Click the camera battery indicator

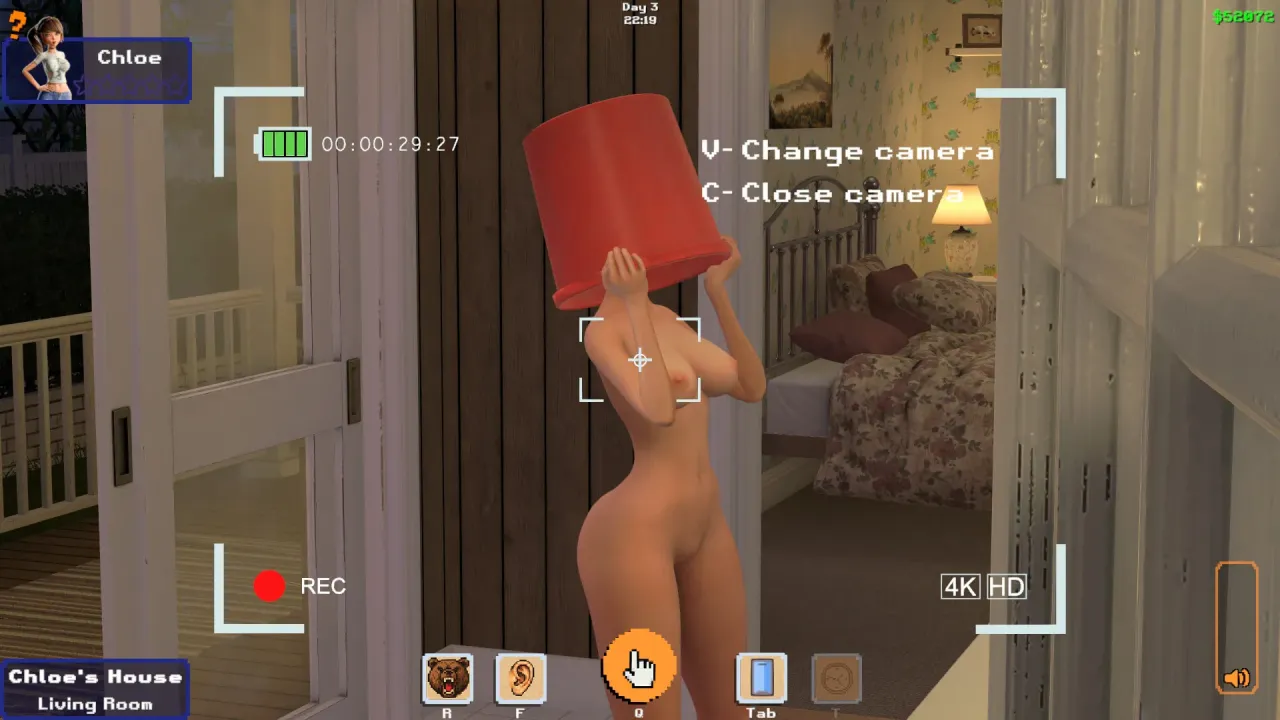point(283,144)
